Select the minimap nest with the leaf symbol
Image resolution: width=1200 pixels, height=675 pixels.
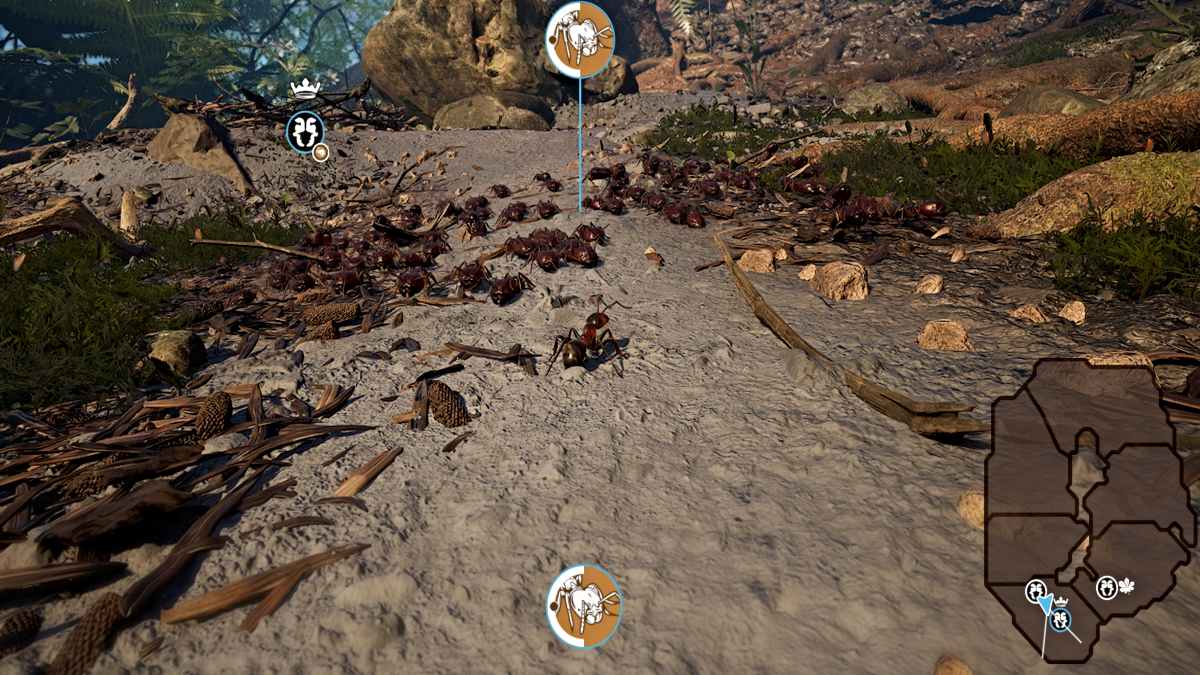click(1107, 588)
